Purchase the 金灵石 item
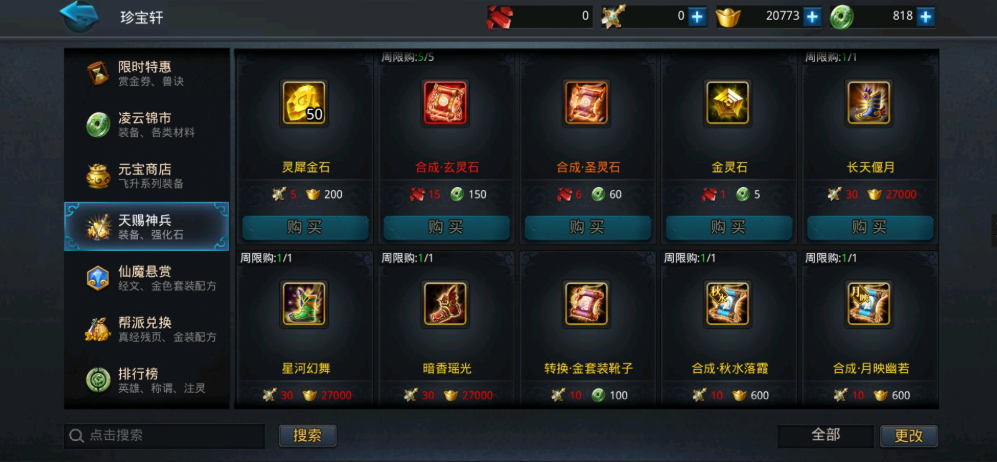Viewport: 997px width, 462px height. 729,227
